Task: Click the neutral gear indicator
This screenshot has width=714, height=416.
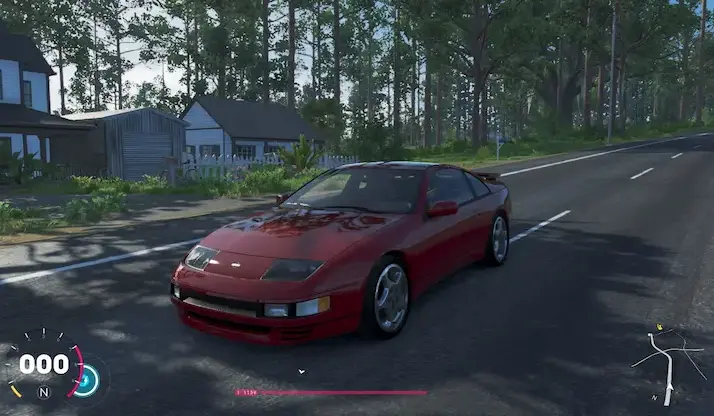Action: [x=43, y=392]
